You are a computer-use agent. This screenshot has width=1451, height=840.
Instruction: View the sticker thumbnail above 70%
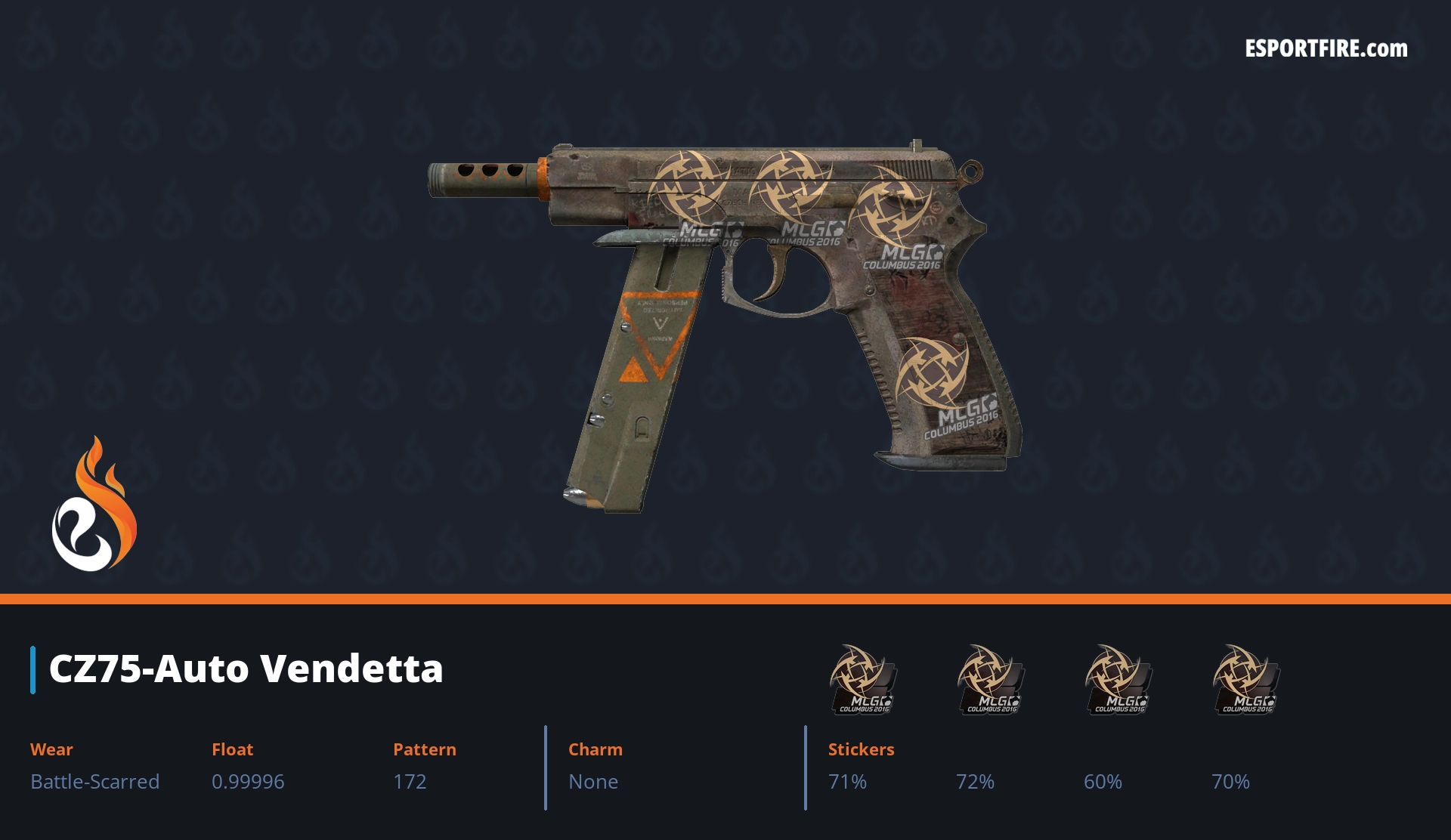coord(1245,679)
